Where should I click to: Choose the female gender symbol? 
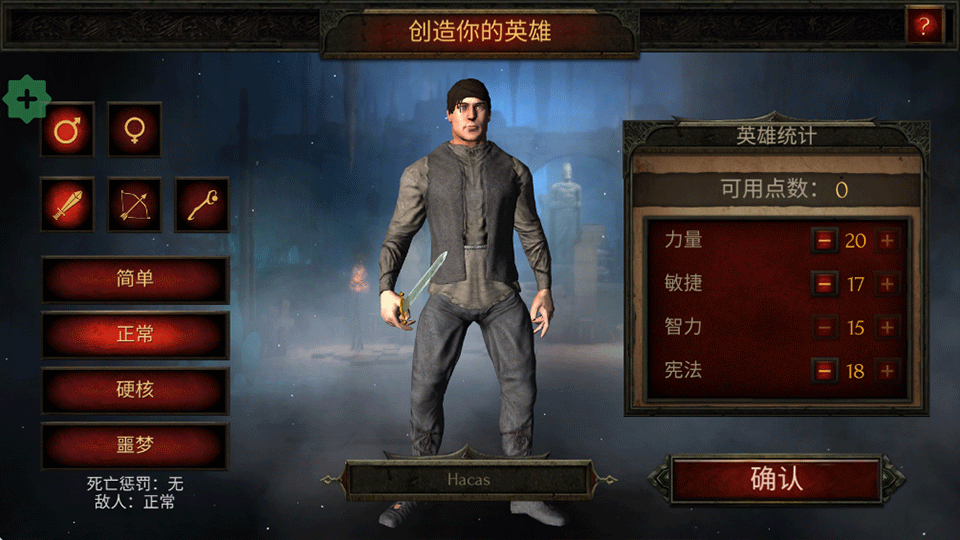[135, 130]
